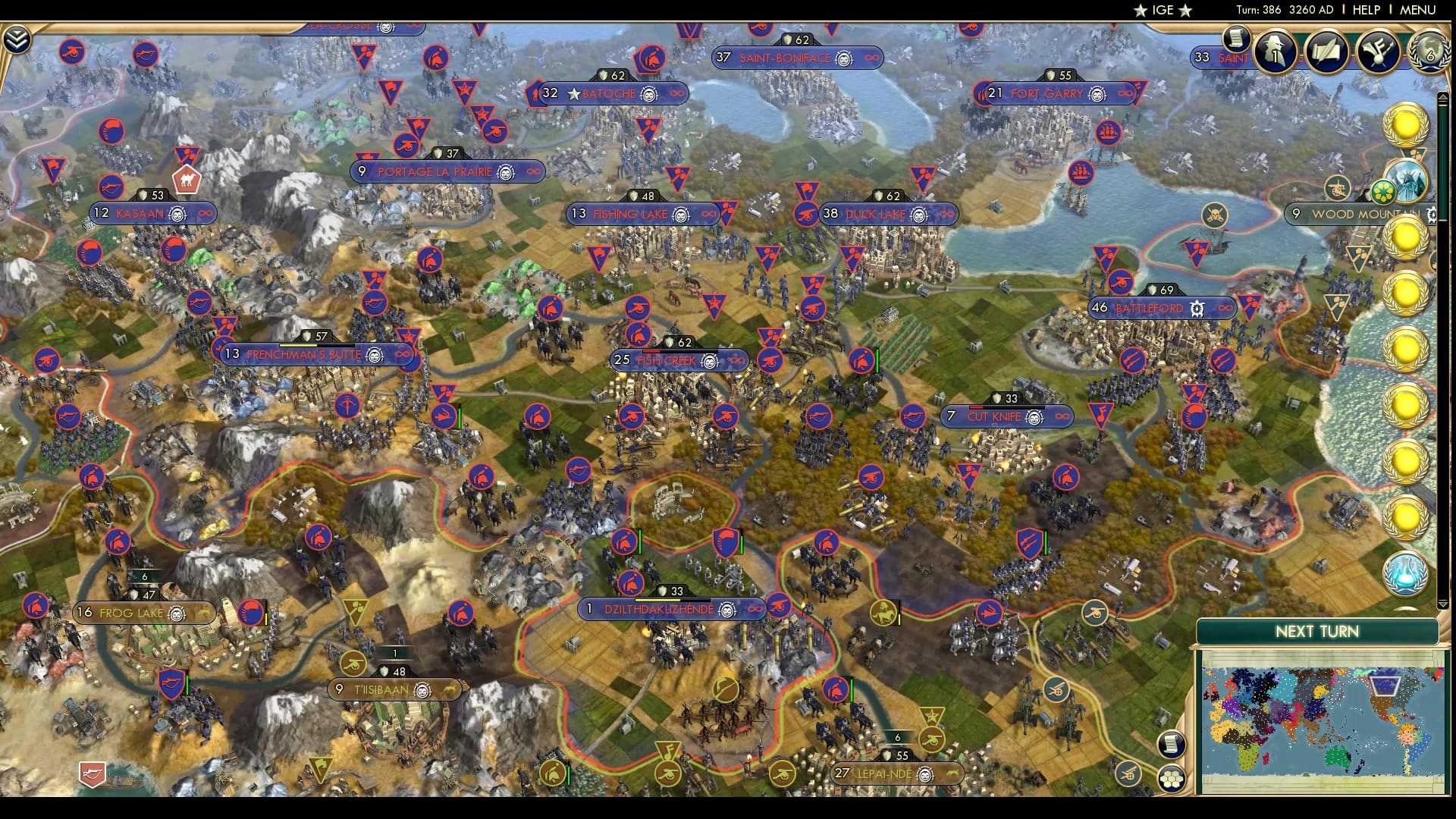The width and height of the screenshot is (1456, 819).
Task: Click the production gear on Battleford's banner
Action: 1197,308
